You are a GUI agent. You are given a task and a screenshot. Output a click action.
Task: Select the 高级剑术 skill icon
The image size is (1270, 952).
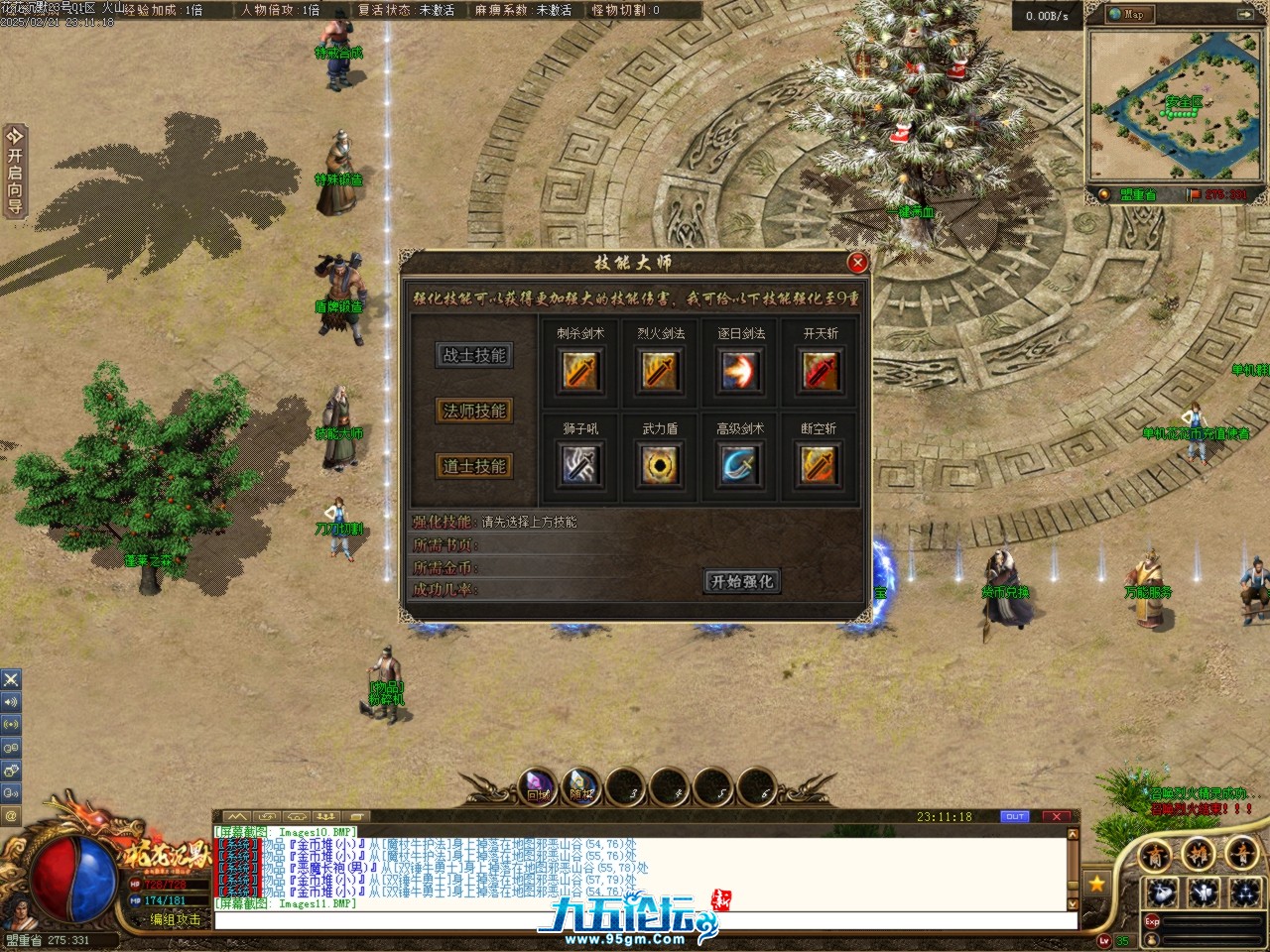[x=741, y=465]
